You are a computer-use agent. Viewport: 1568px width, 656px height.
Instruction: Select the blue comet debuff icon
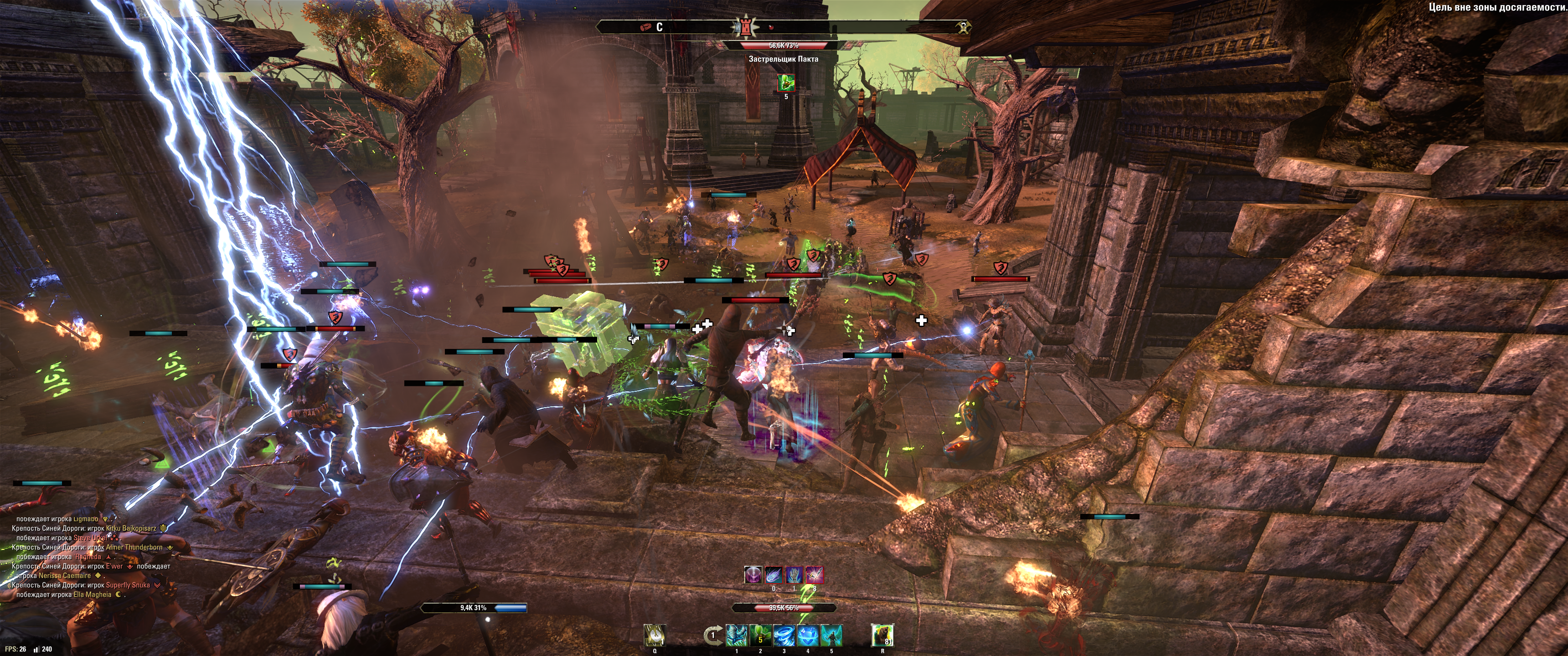point(774,574)
